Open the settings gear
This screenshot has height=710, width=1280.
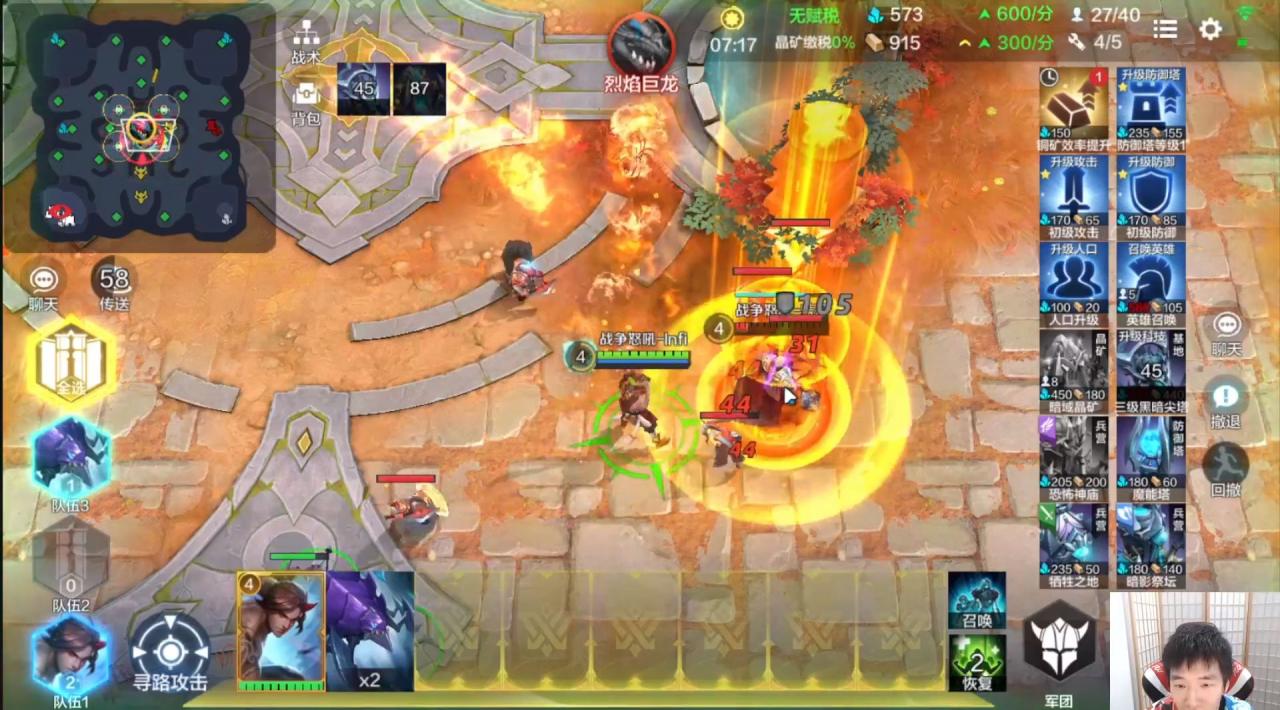(x=1210, y=29)
